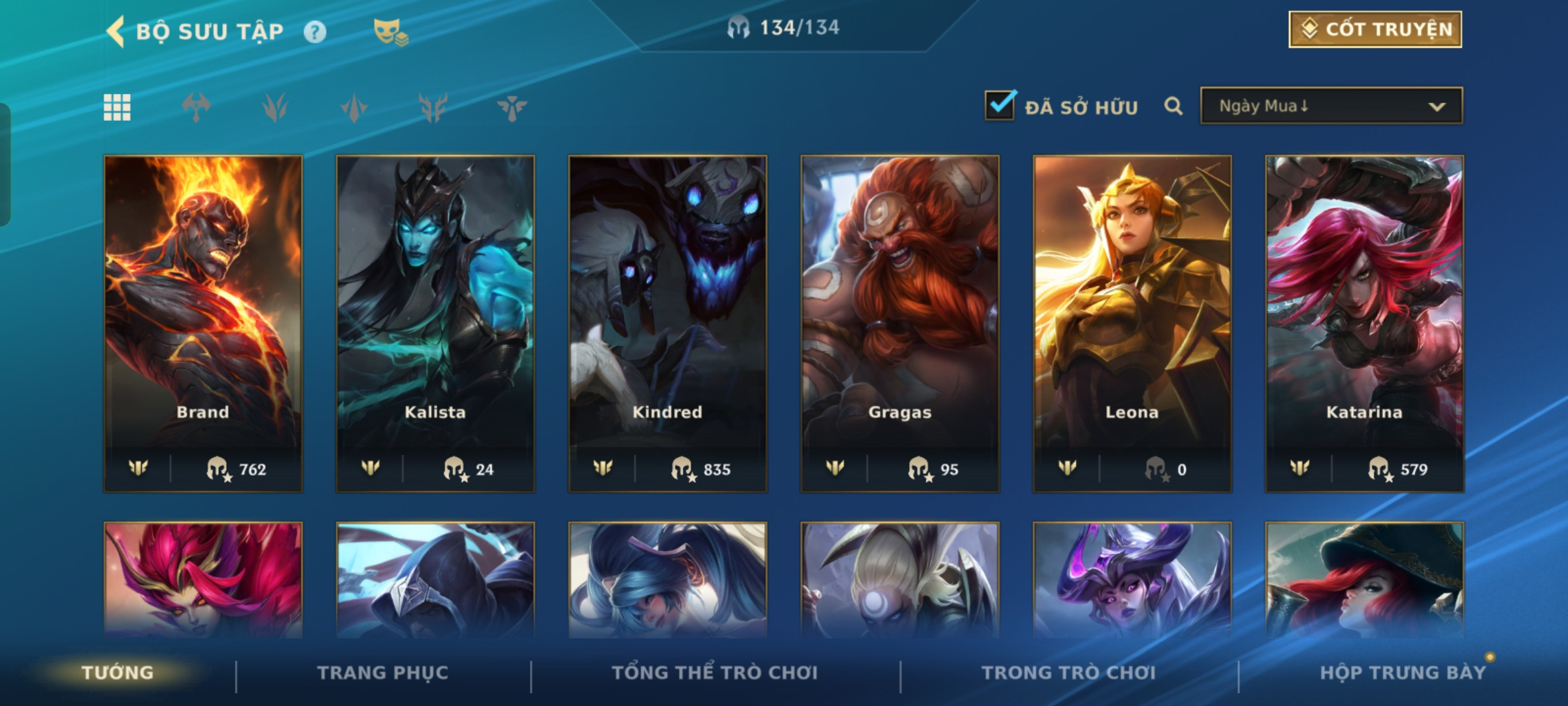
Task: Go back from the Bộ Sưu Tập screen
Action: 116,31
